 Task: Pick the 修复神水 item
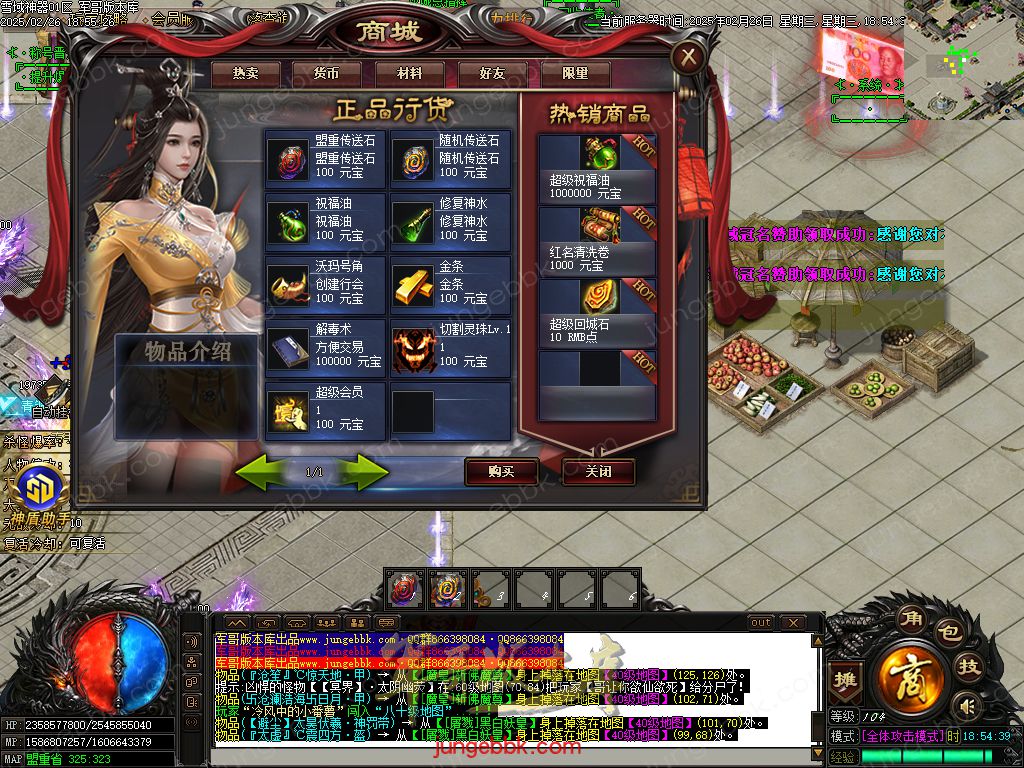point(450,222)
